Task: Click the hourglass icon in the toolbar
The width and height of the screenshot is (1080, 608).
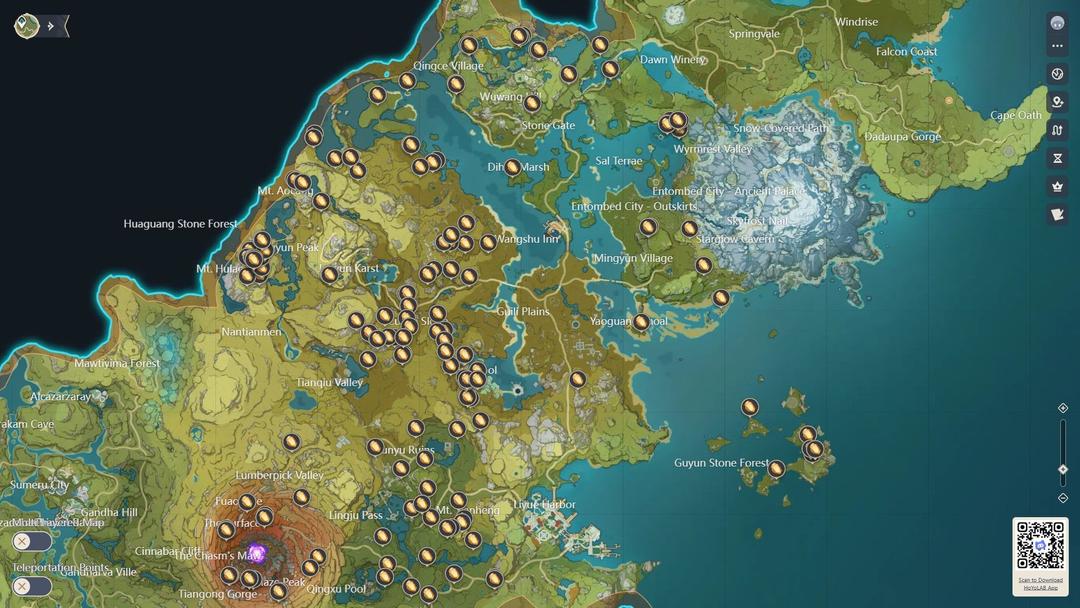Action: tap(1057, 158)
